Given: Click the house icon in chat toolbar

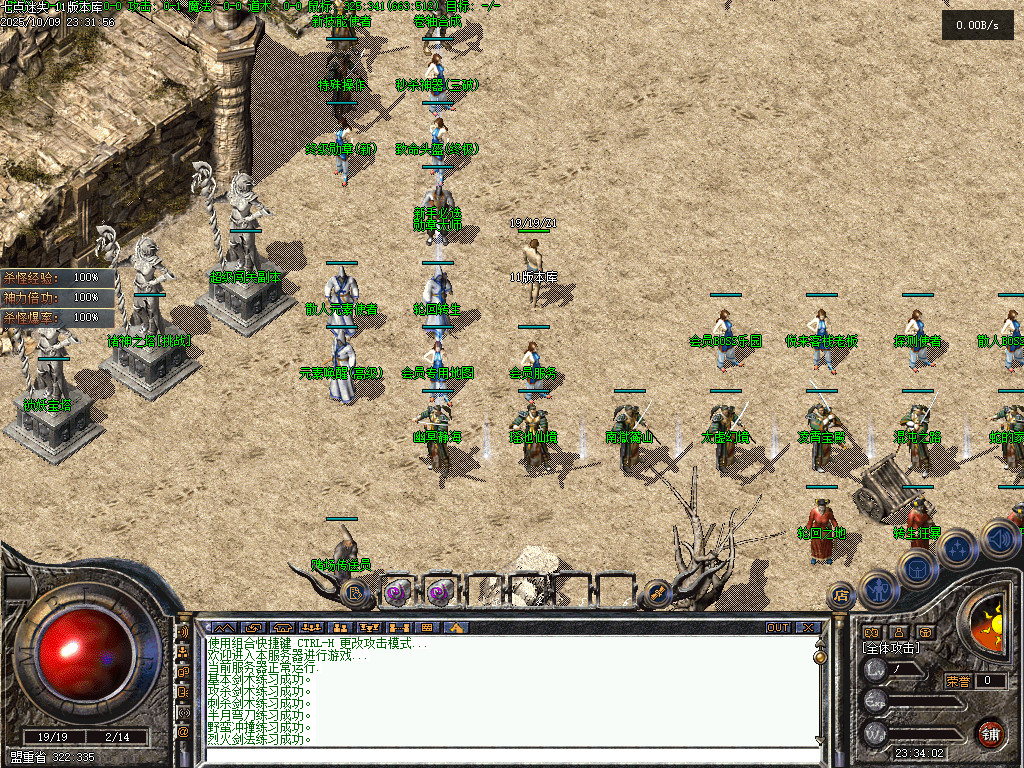Looking at the screenshot, I should pyautogui.click(x=454, y=627).
